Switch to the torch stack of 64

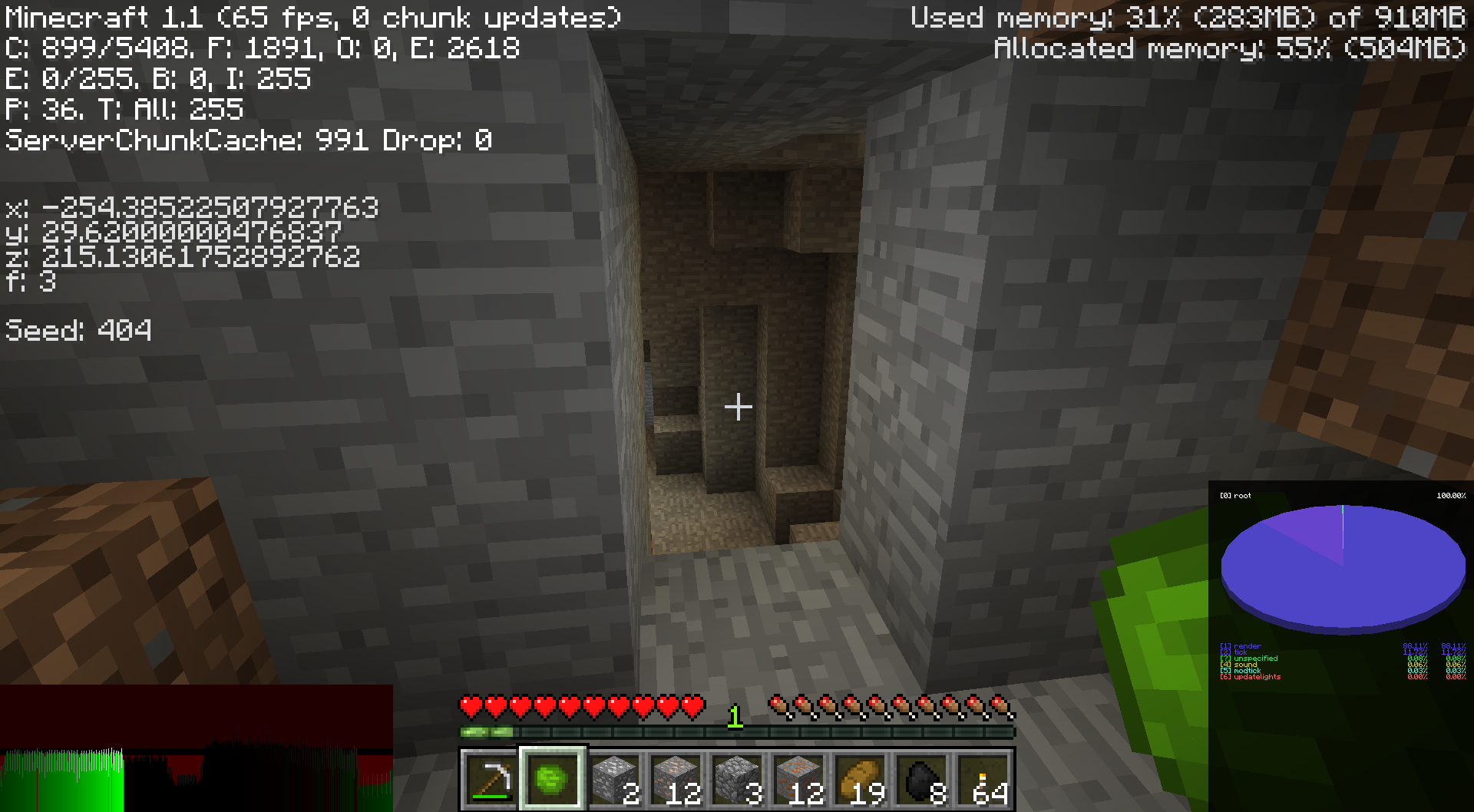click(983, 780)
